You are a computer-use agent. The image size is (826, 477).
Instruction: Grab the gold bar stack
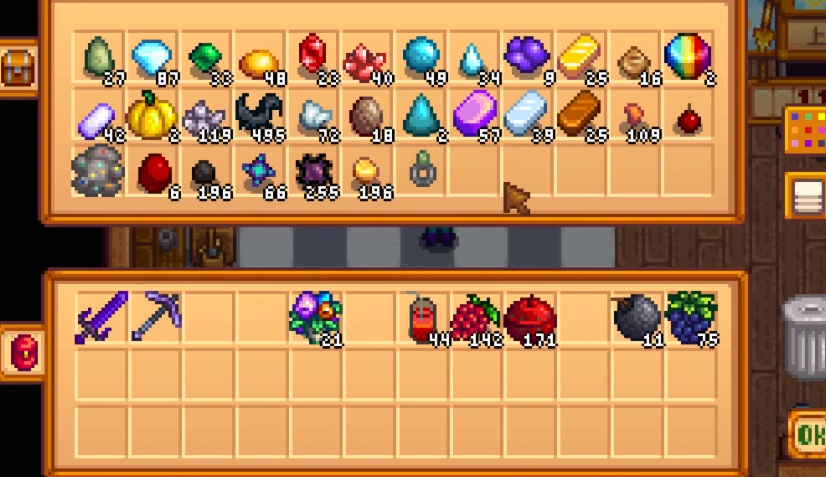(579, 58)
